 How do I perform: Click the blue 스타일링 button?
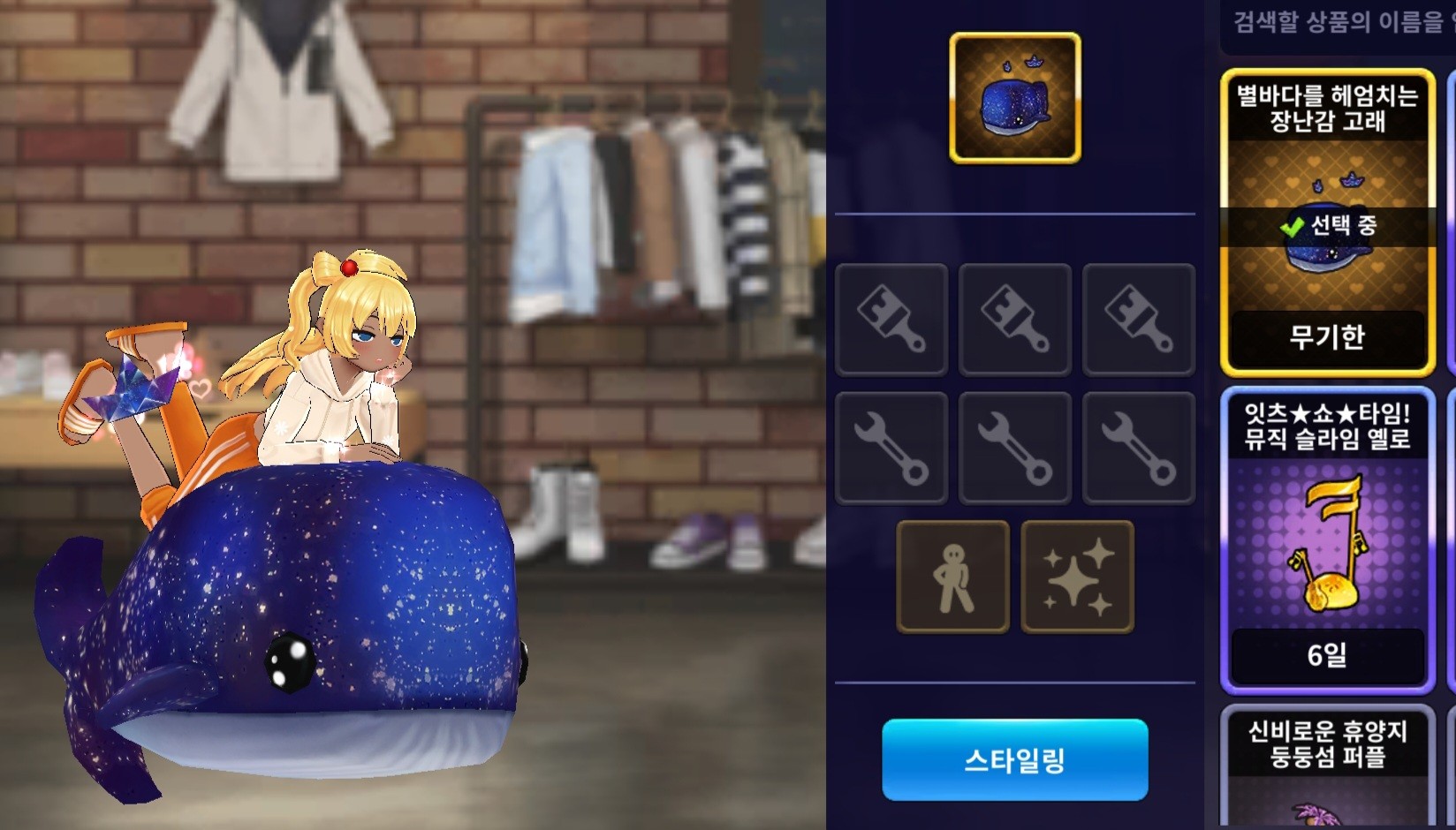pyautogui.click(x=1014, y=759)
